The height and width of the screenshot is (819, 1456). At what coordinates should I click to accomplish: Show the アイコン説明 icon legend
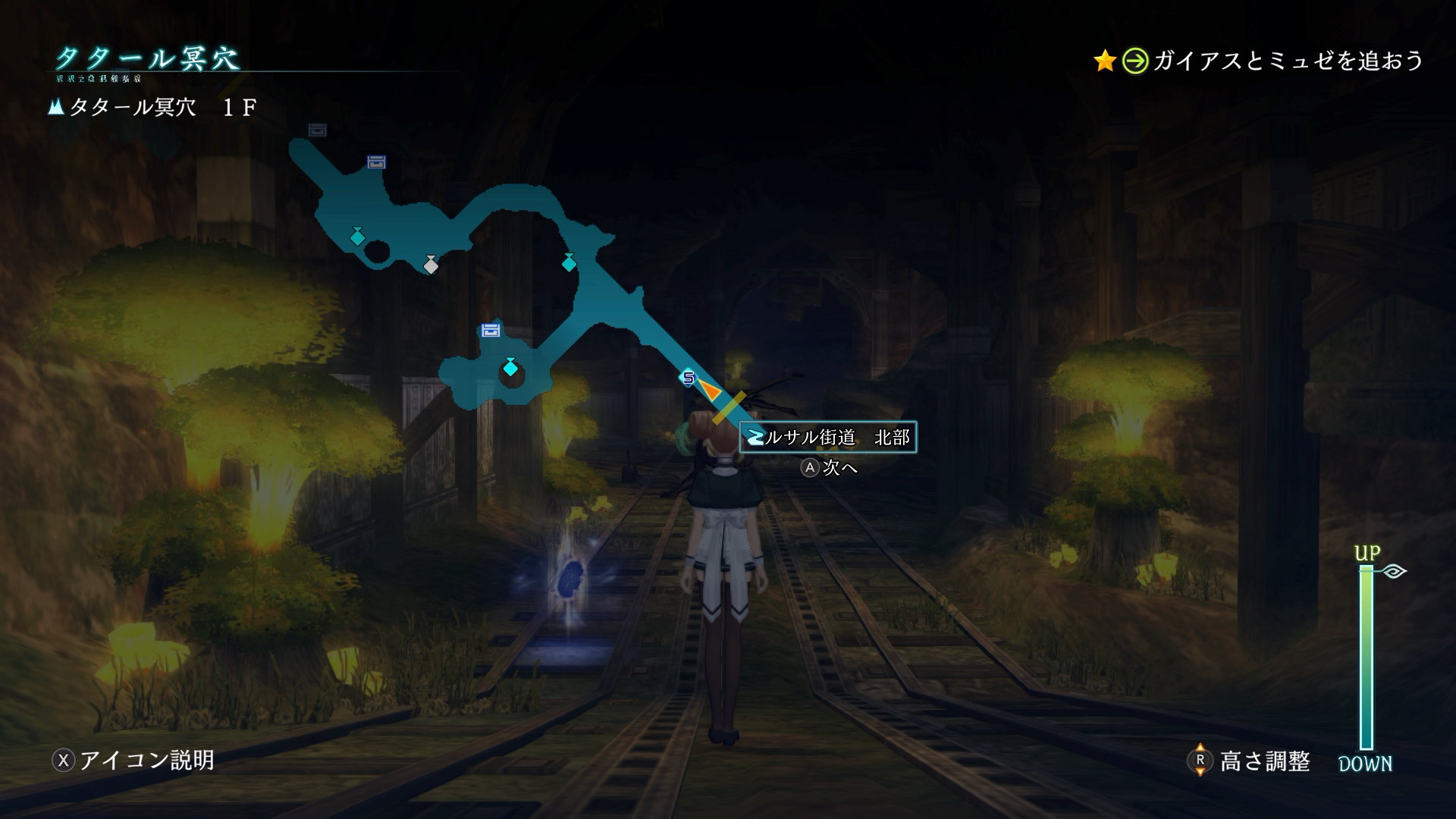pyautogui.click(x=133, y=760)
